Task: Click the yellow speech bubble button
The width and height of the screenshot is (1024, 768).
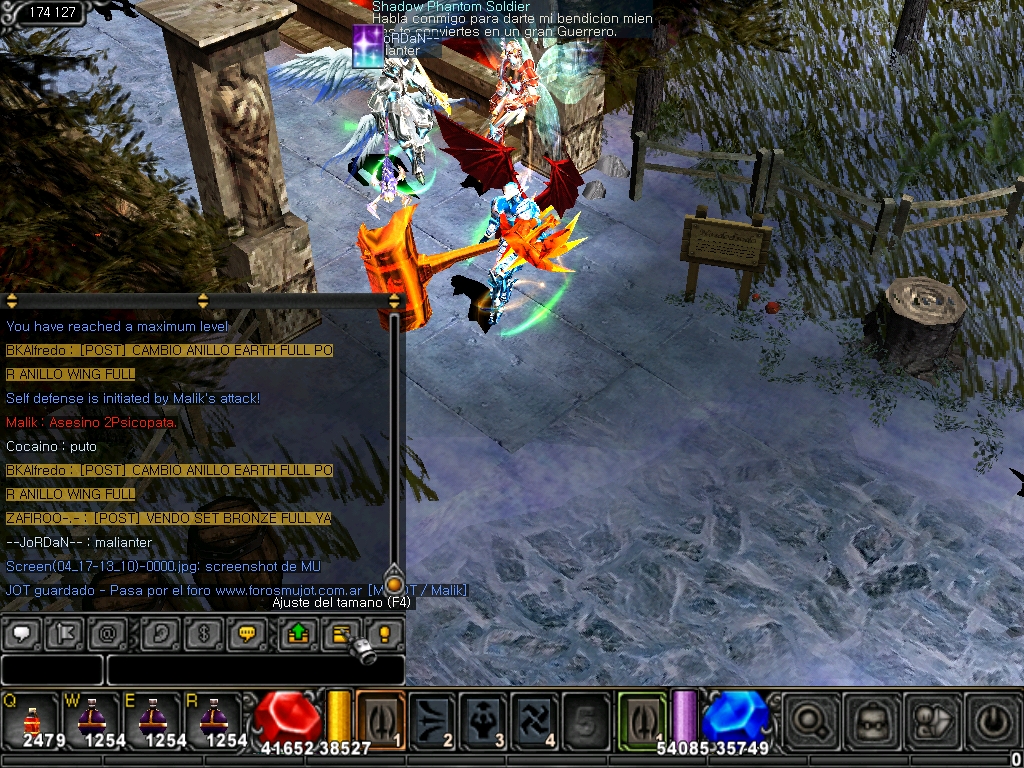Action: pos(245,633)
